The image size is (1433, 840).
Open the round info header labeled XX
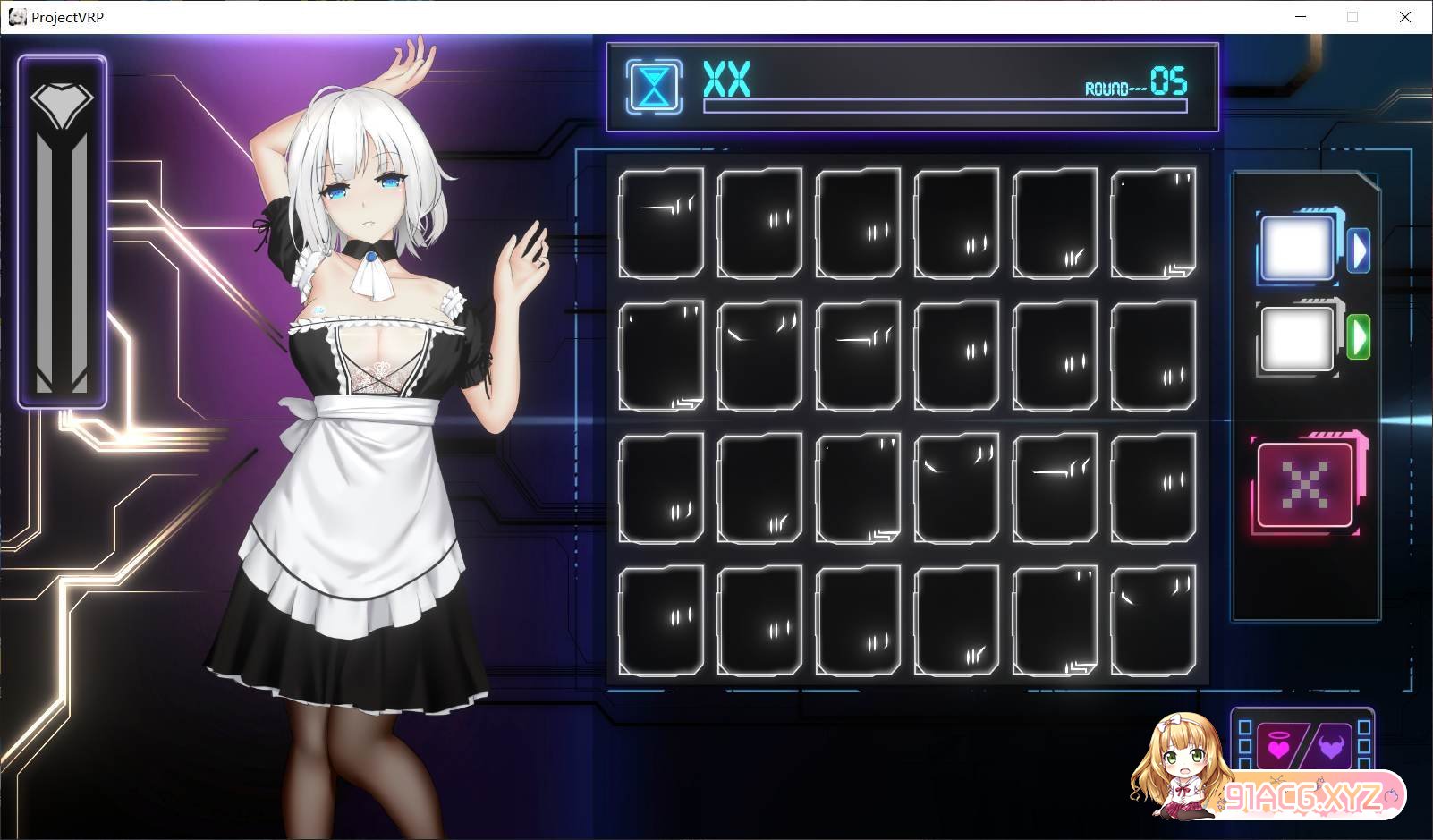click(725, 81)
